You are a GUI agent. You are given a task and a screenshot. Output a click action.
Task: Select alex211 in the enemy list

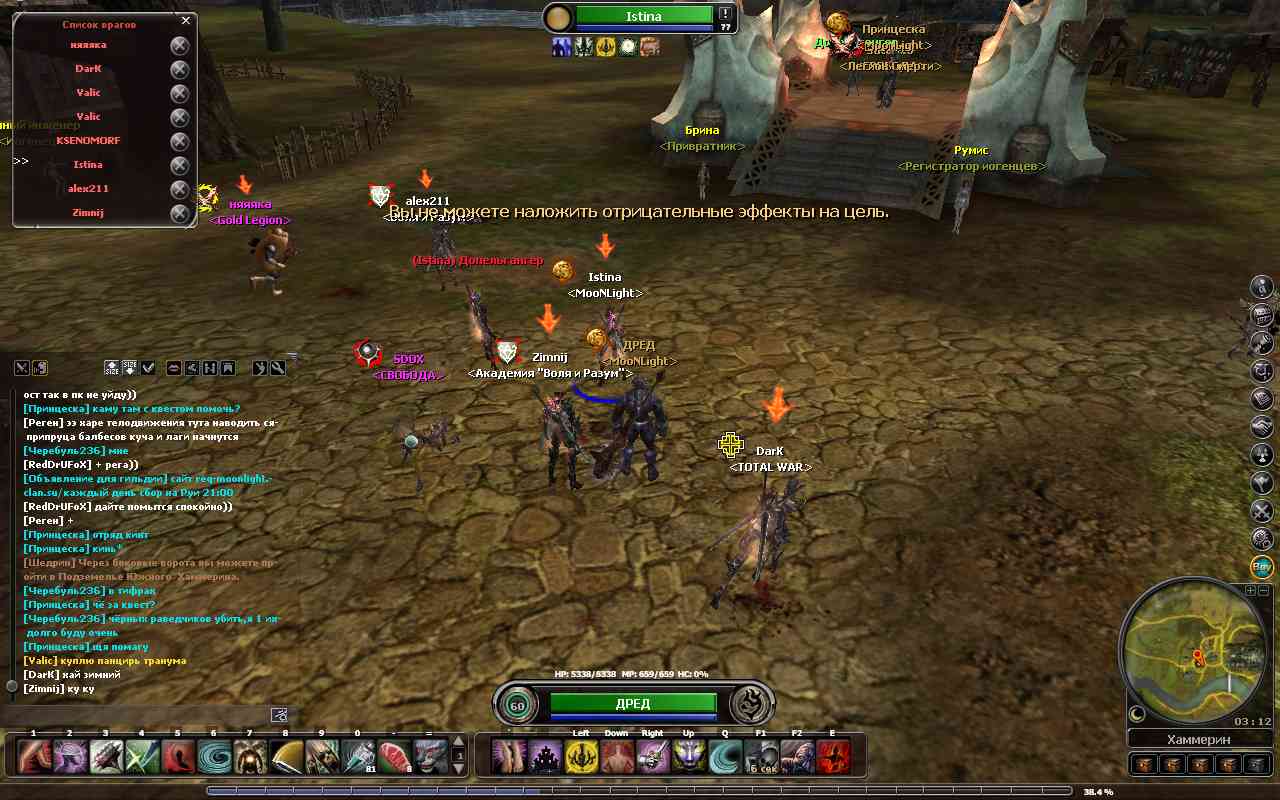[88, 189]
